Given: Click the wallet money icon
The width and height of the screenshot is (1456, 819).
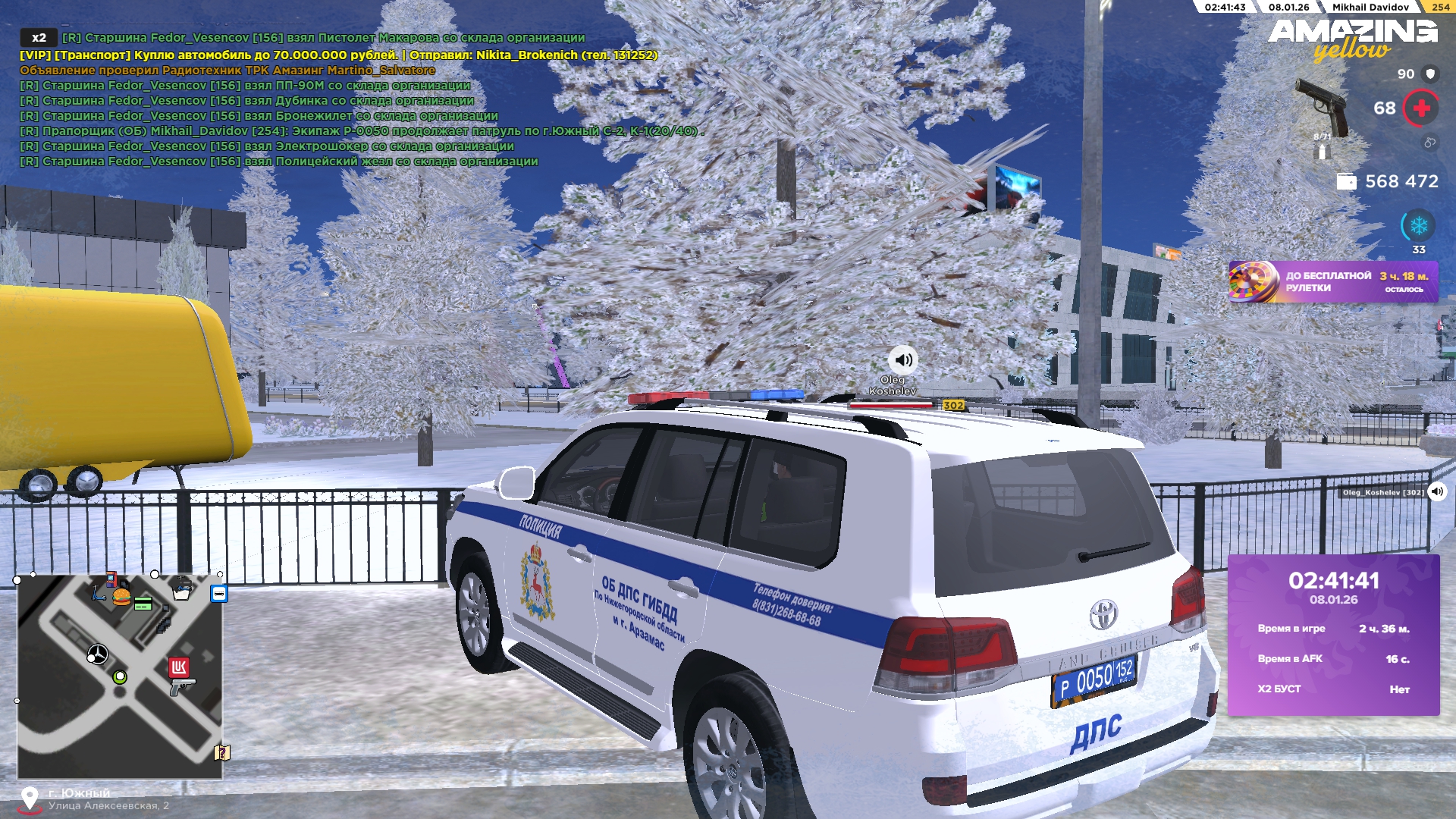Looking at the screenshot, I should [1346, 181].
